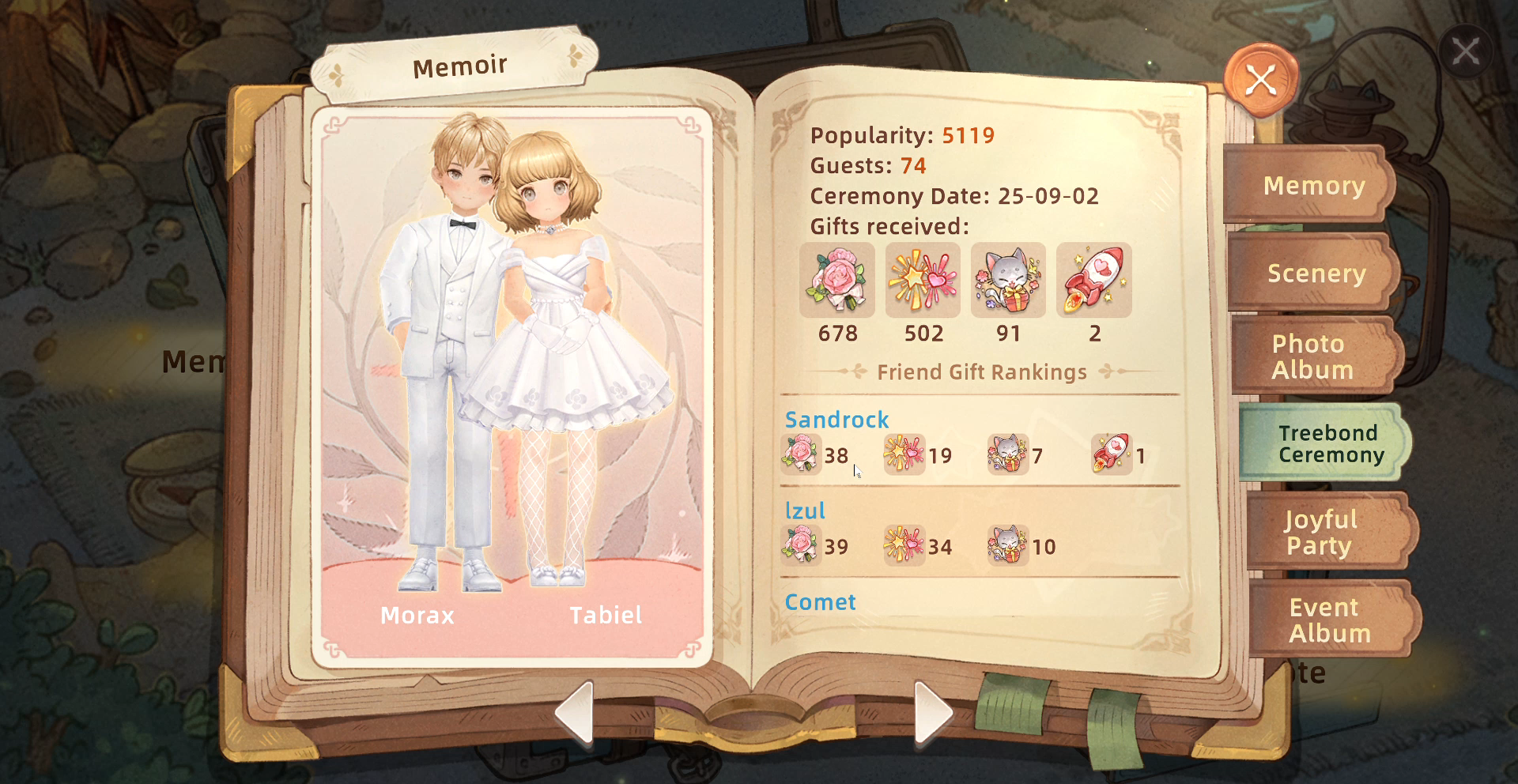Viewport: 1518px width, 784px height.
Task: Select friend name Sandrock in gift rankings
Action: point(836,420)
